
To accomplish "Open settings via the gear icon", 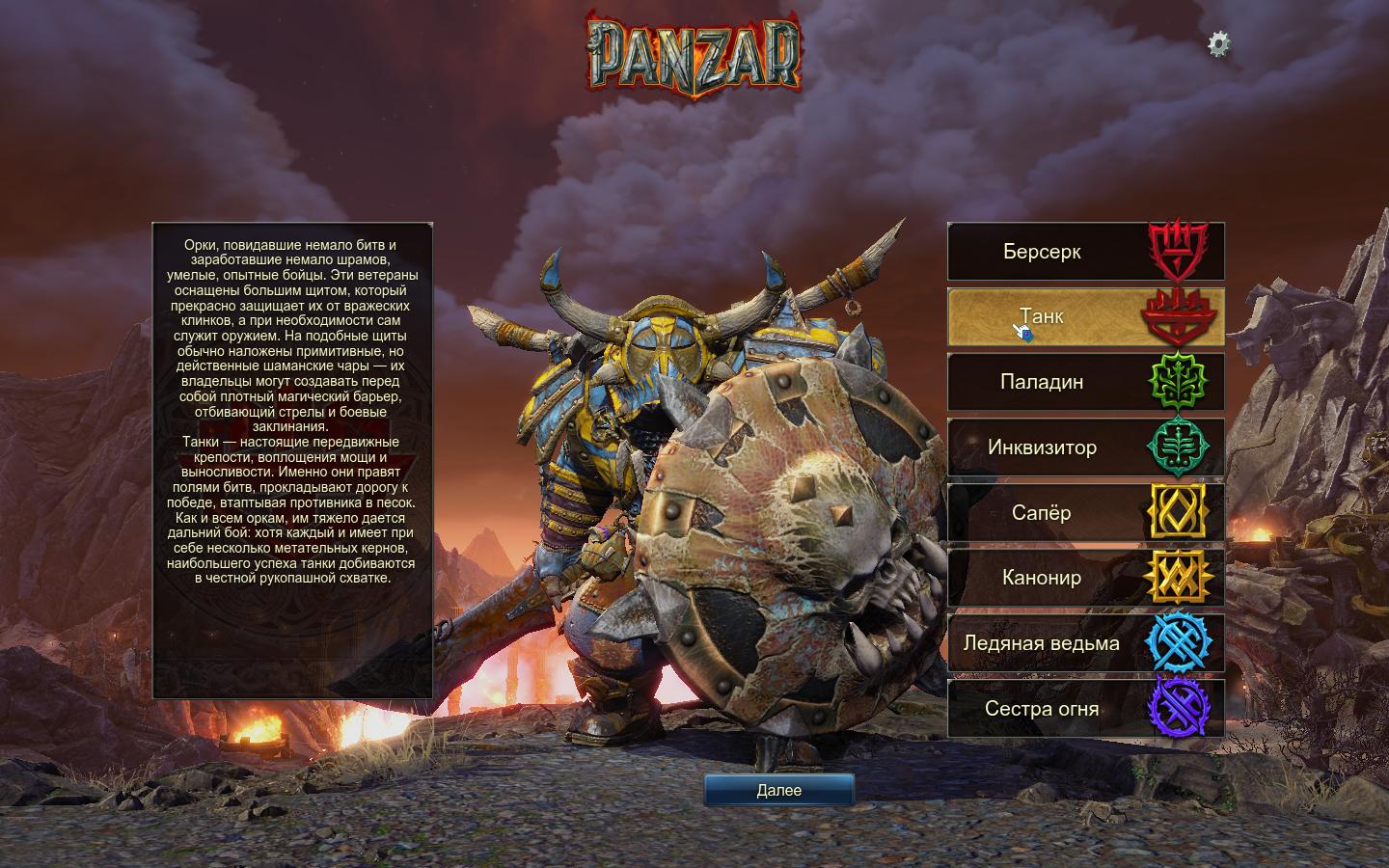I will pyautogui.click(x=1219, y=43).
